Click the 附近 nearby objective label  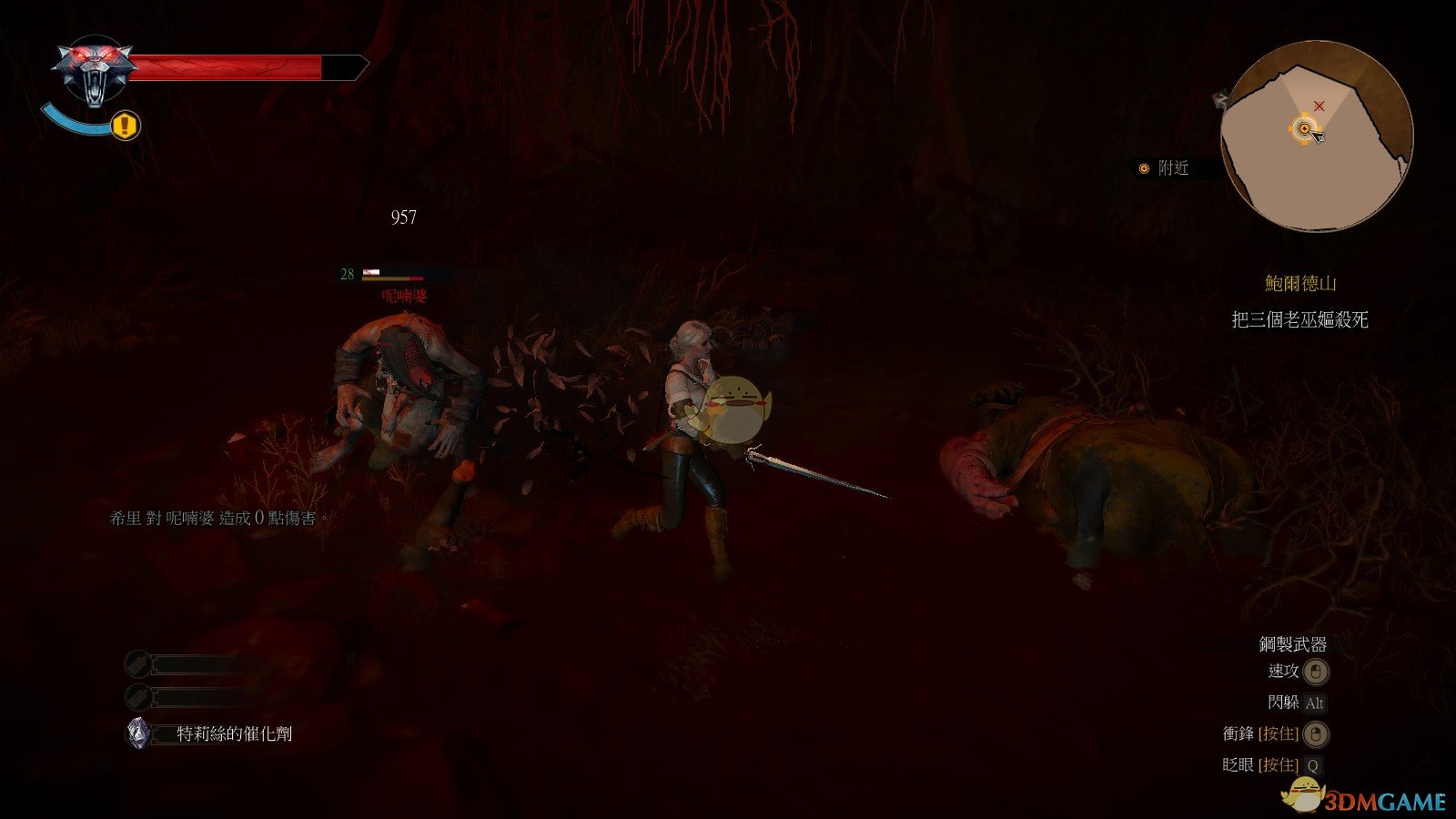1172,168
